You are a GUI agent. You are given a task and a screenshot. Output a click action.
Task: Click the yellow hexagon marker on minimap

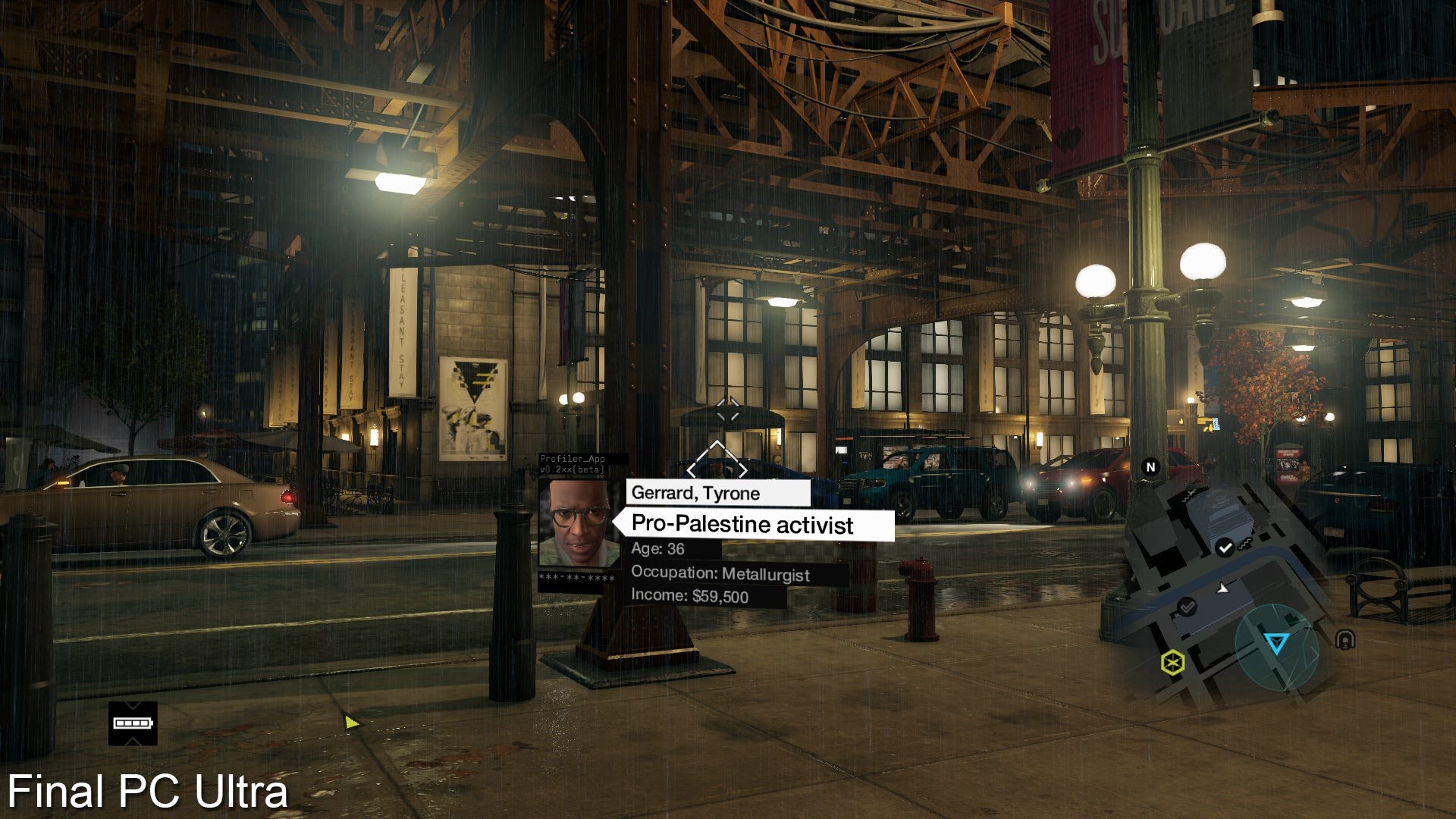coord(1172,663)
